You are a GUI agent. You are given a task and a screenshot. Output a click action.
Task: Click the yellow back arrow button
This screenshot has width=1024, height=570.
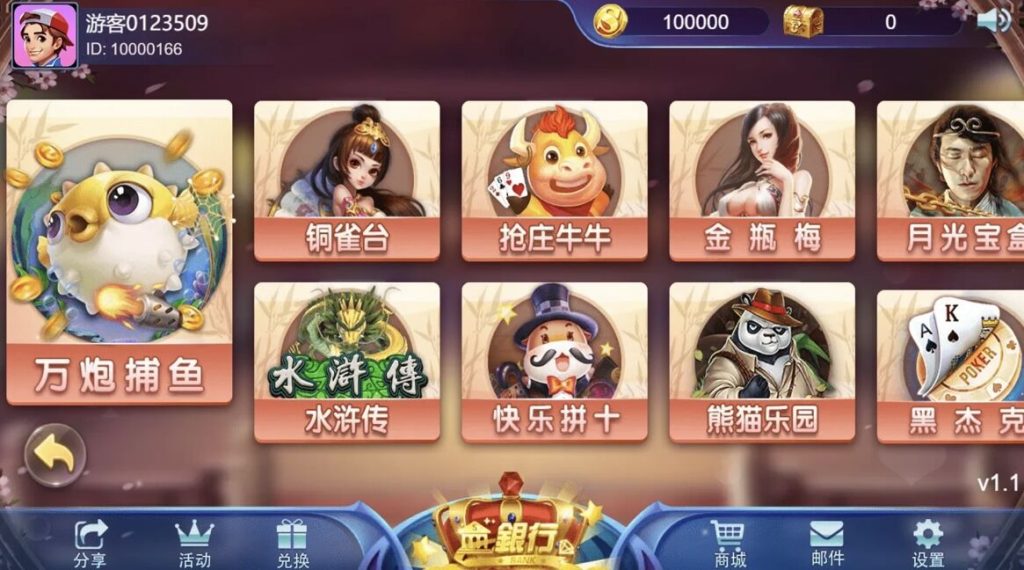click(55, 455)
